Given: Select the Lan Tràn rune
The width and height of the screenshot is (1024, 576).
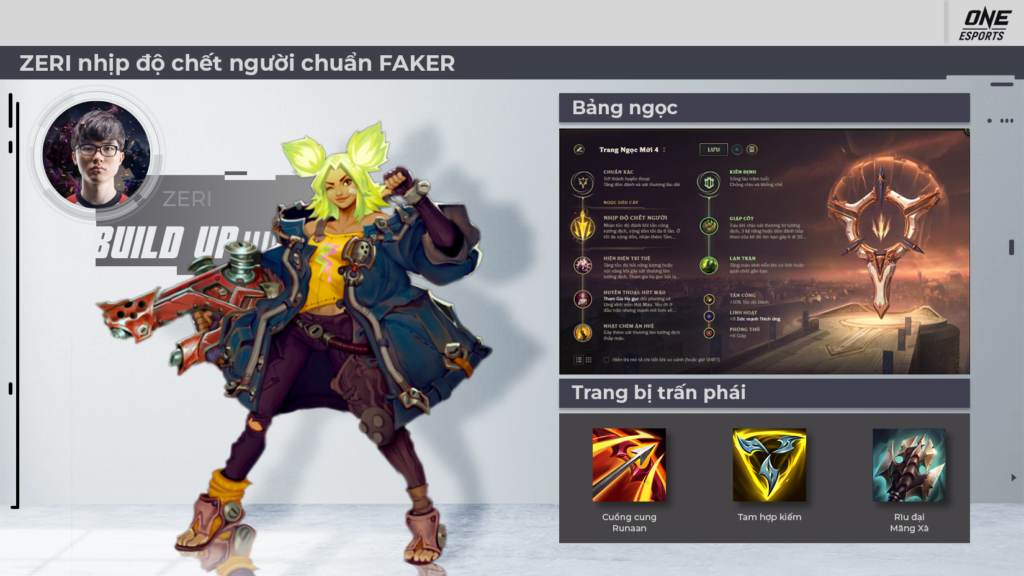Looking at the screenshot, I should coord(709,265).
